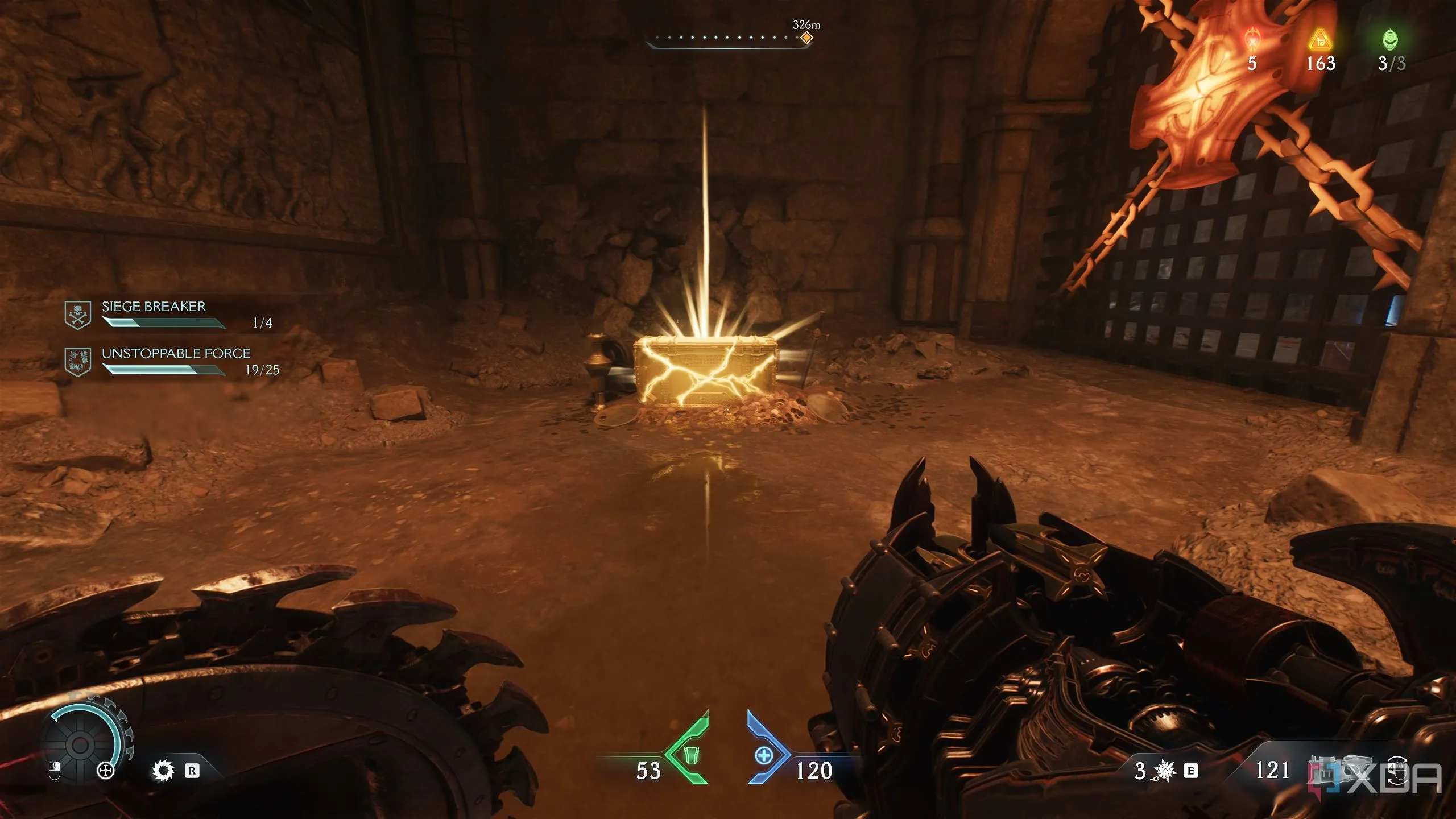
Task: Select the red demon sigil icon
Action: [1252, 40]
